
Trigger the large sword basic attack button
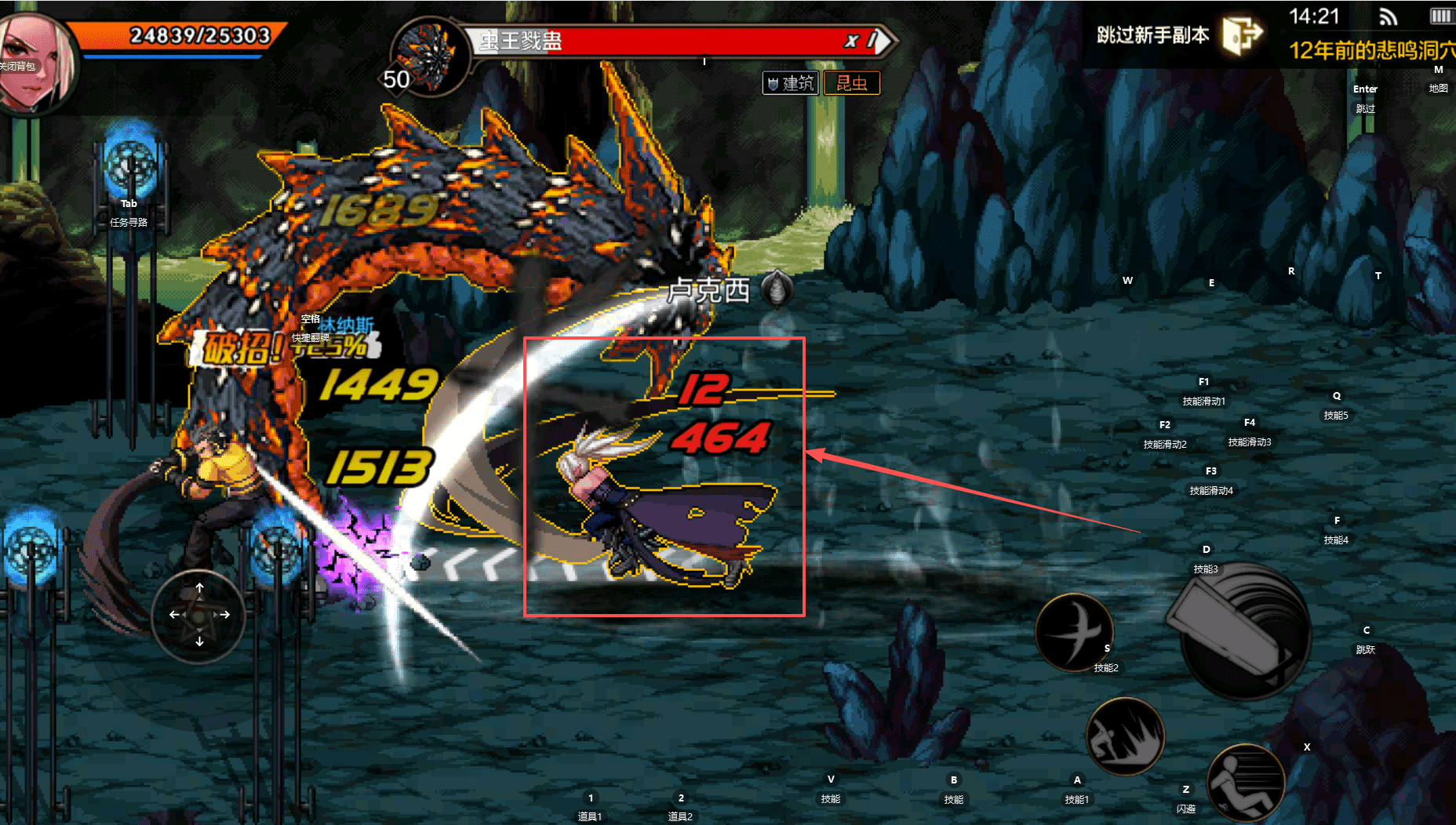(x=1244, y=631)
